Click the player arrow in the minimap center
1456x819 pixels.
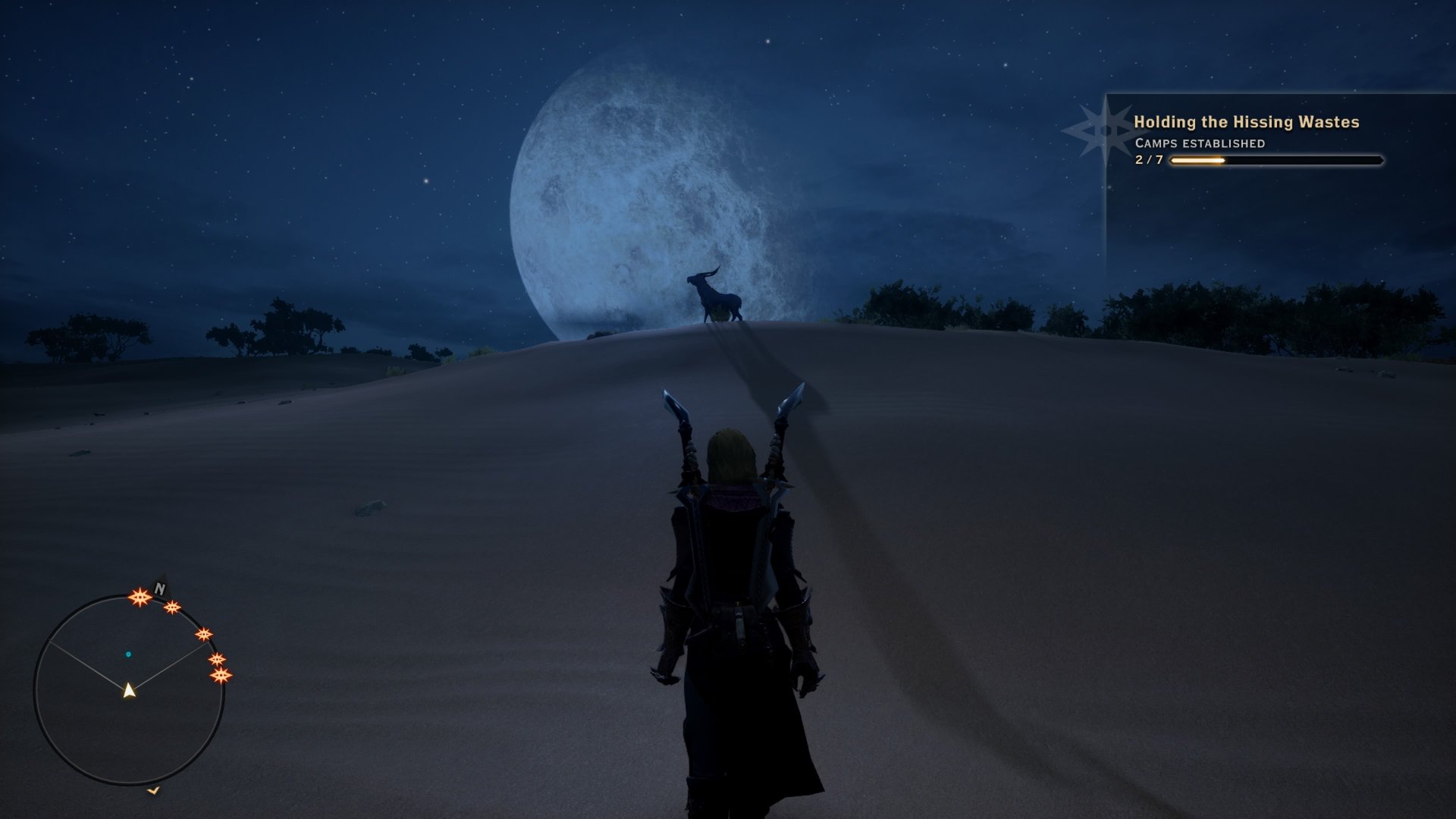pyautogui.click(x=129, y=691)
